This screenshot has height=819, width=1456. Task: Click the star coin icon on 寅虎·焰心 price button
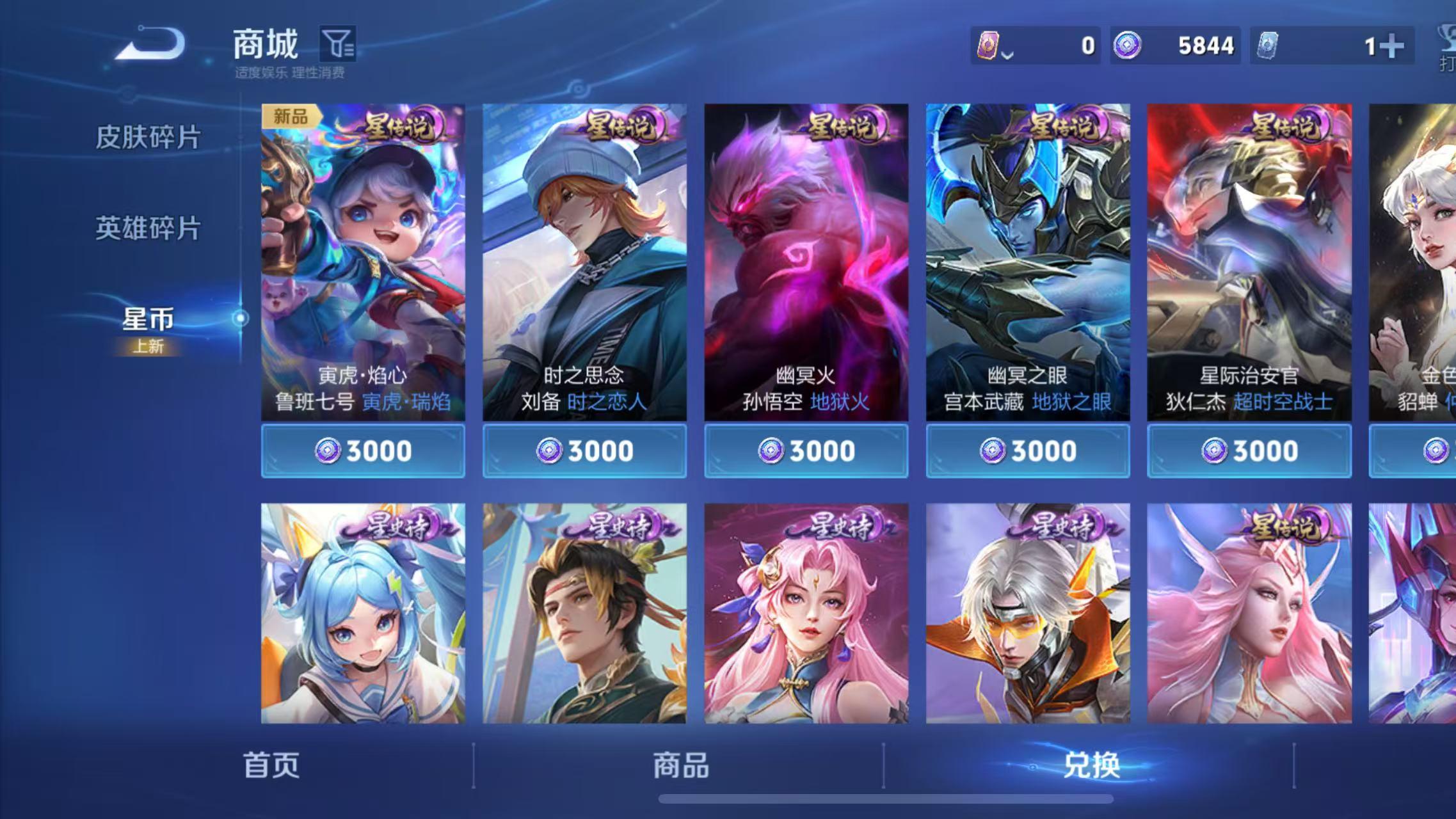(326, 450)
